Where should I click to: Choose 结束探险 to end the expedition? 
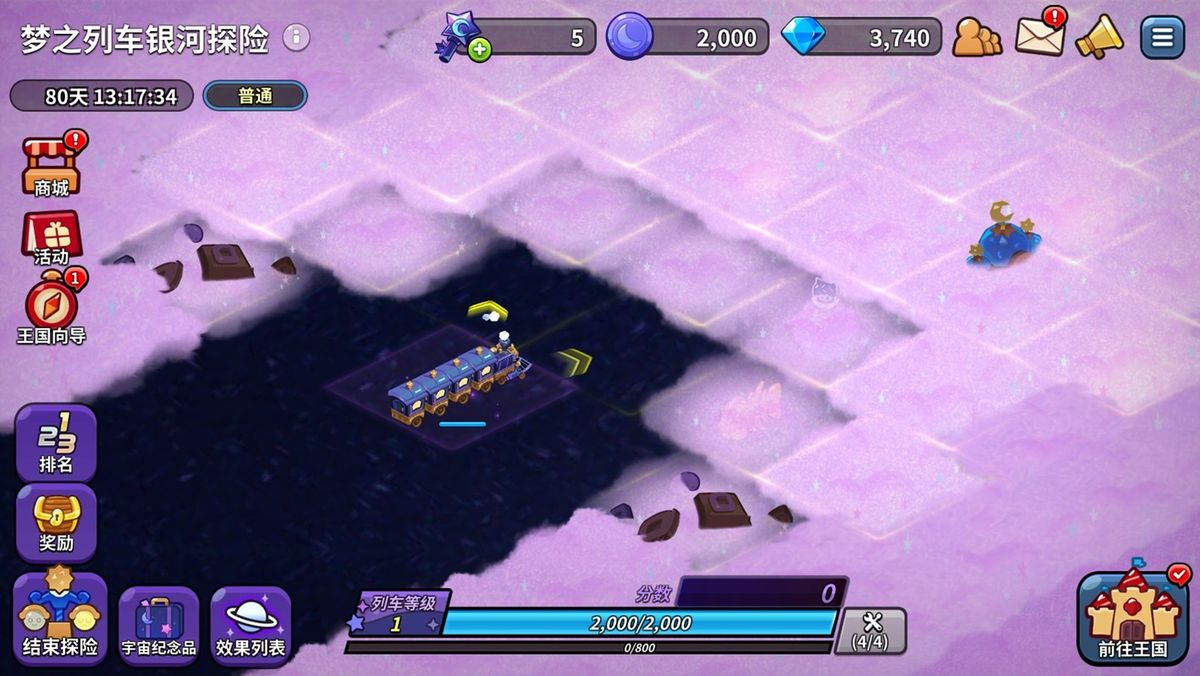[x=60, y=620]
